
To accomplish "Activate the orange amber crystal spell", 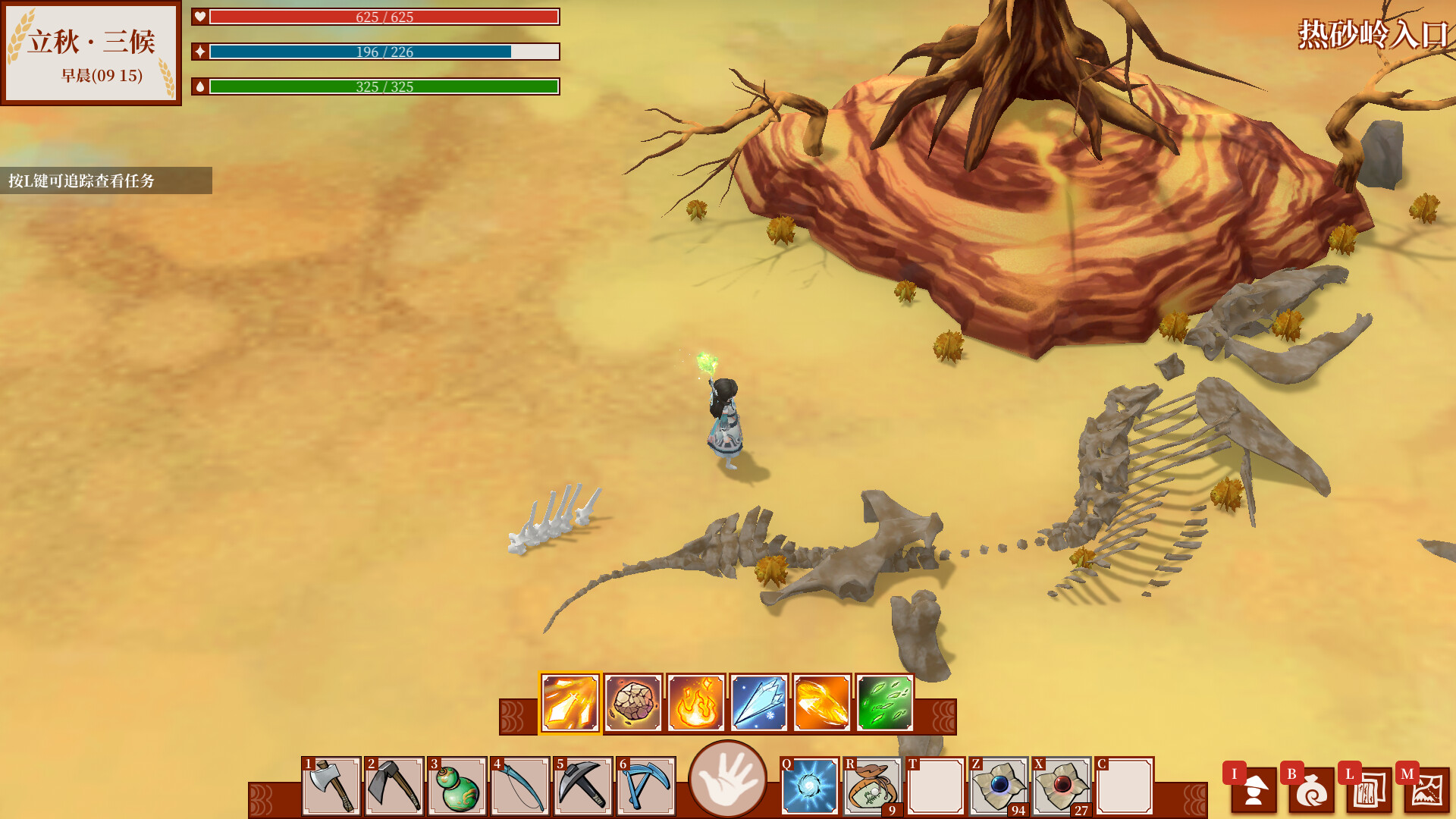I will (822, 703).
